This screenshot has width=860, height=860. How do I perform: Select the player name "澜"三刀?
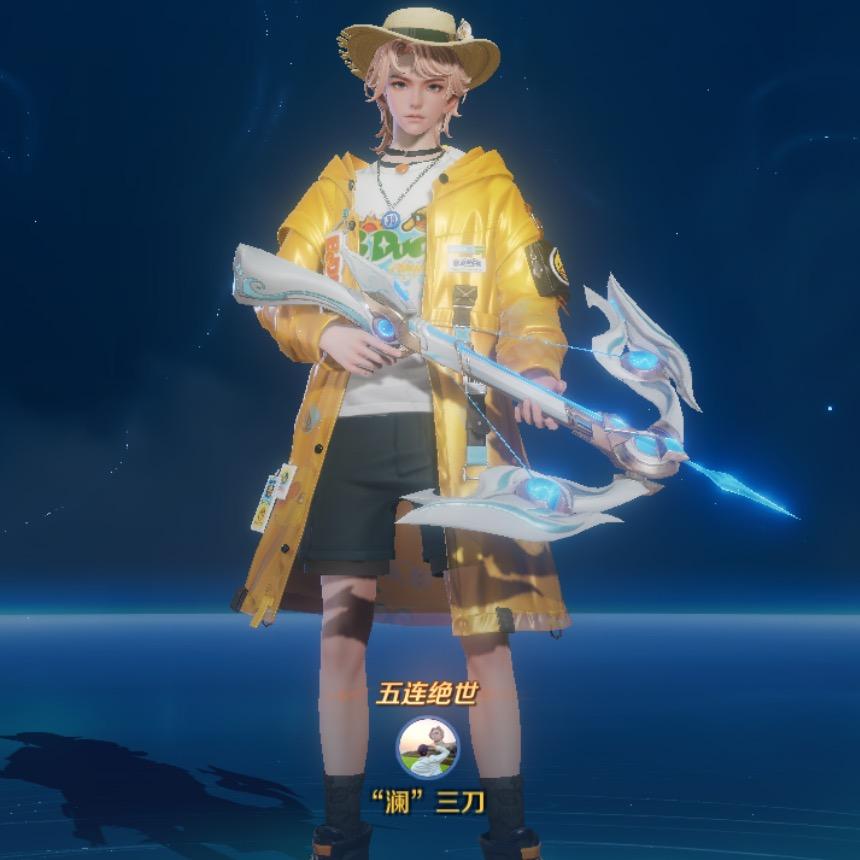pyautogui.click(x=428, y=803)
